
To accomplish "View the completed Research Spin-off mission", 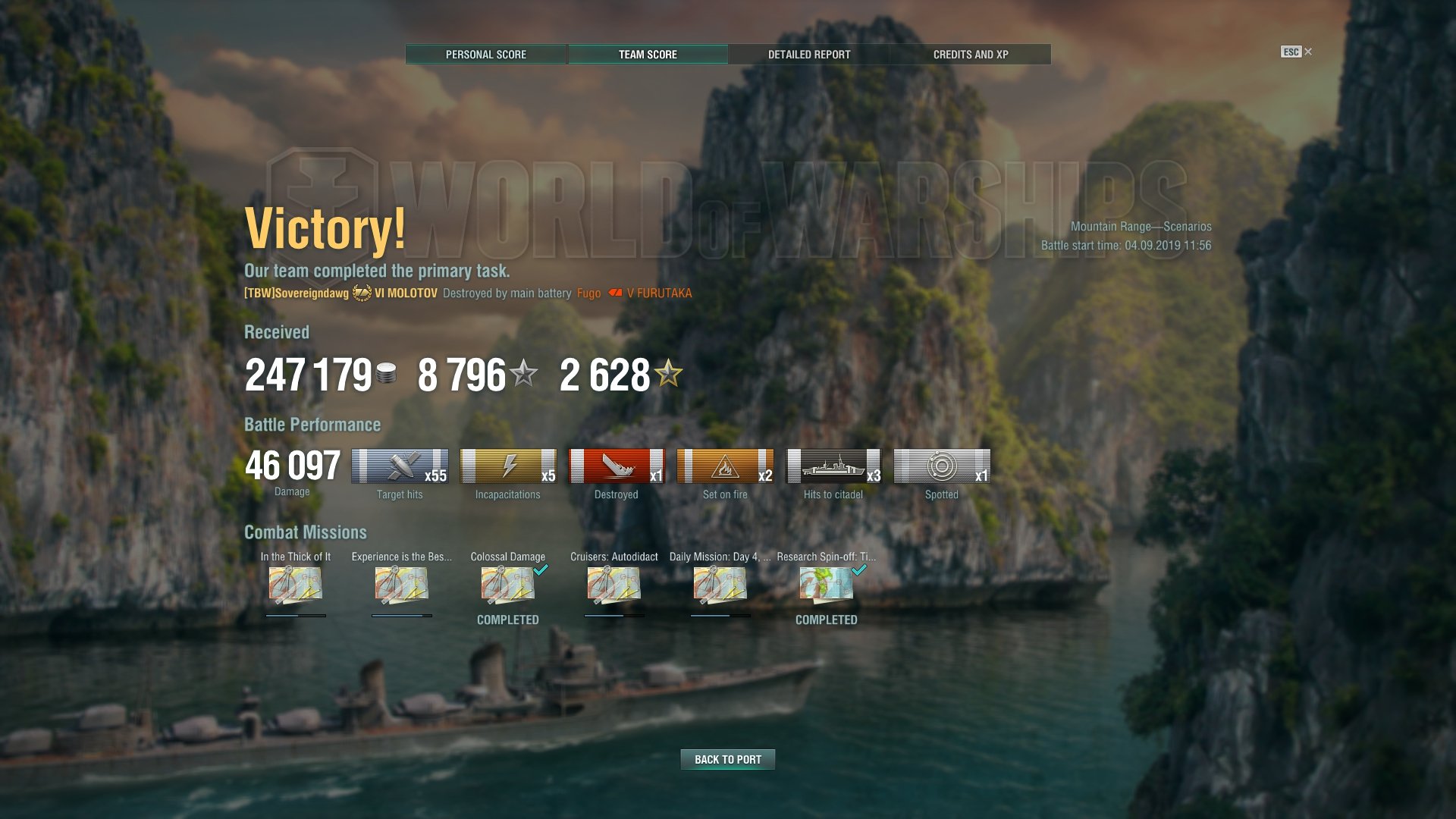I will click(827, 585).
